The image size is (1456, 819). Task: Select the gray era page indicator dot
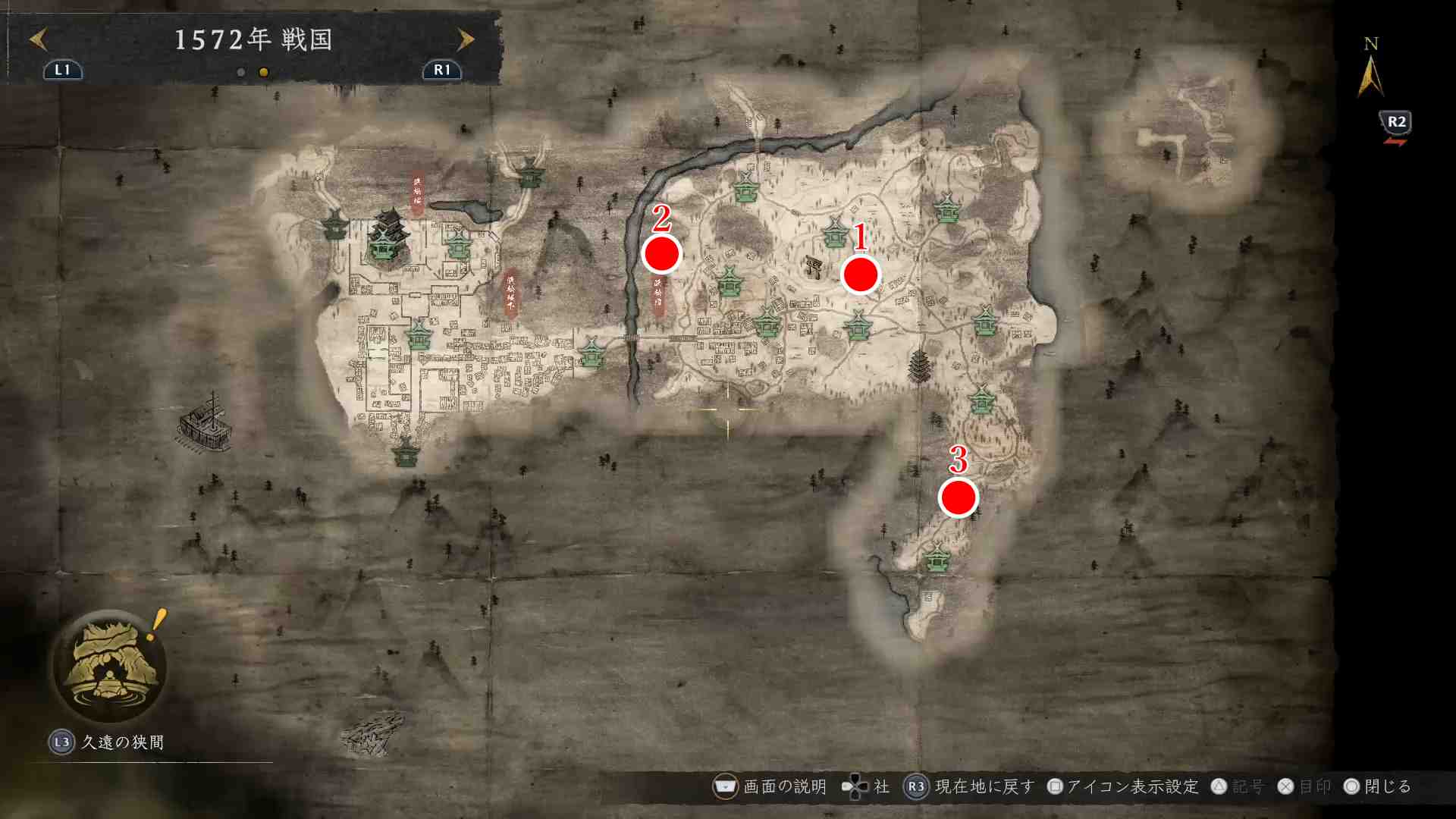click(241, 73)
